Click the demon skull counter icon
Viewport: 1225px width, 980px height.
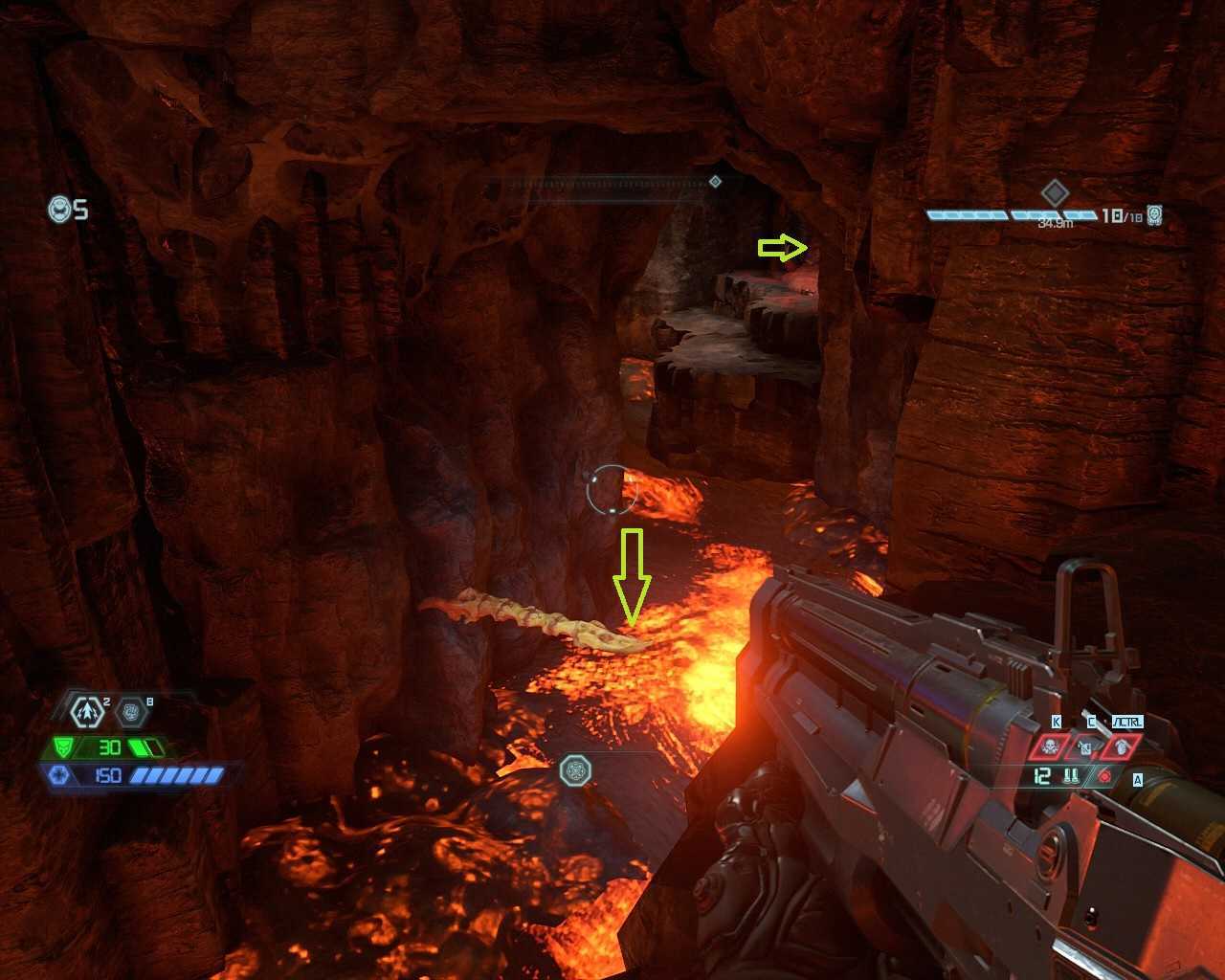pyautogui.click(x=1155, y=215)
